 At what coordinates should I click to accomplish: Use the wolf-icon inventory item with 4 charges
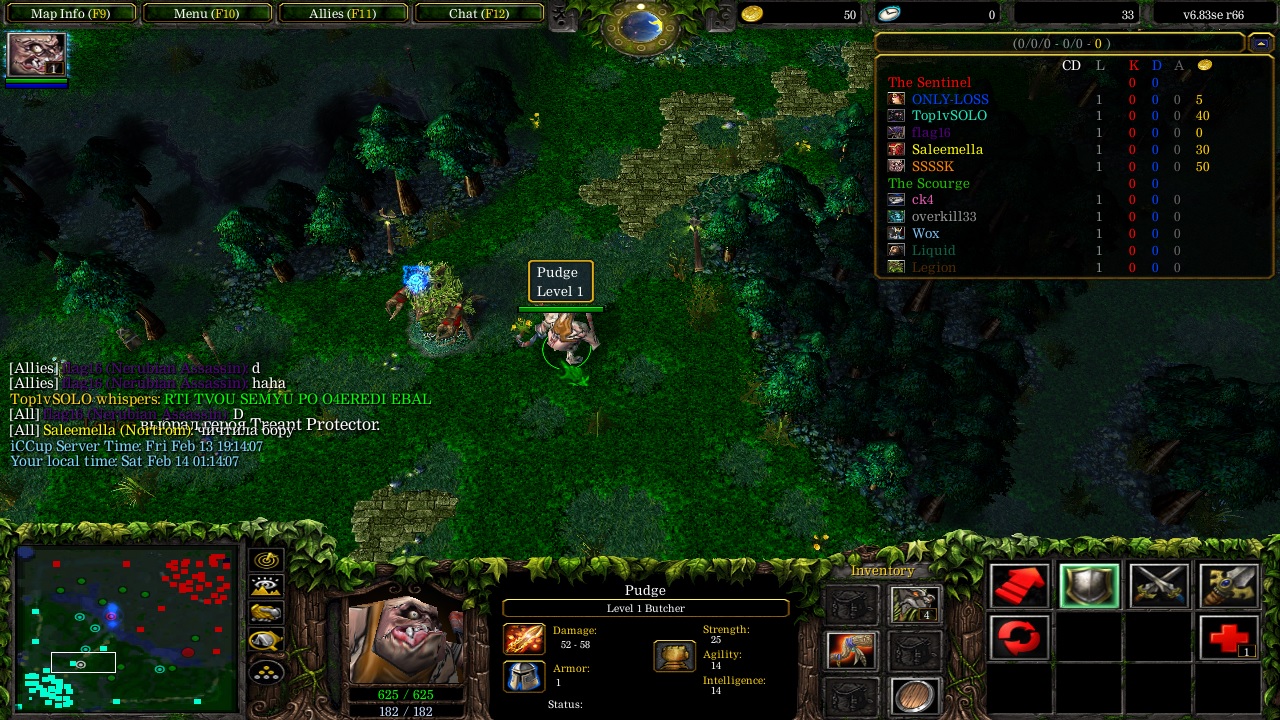coord(914,604)
